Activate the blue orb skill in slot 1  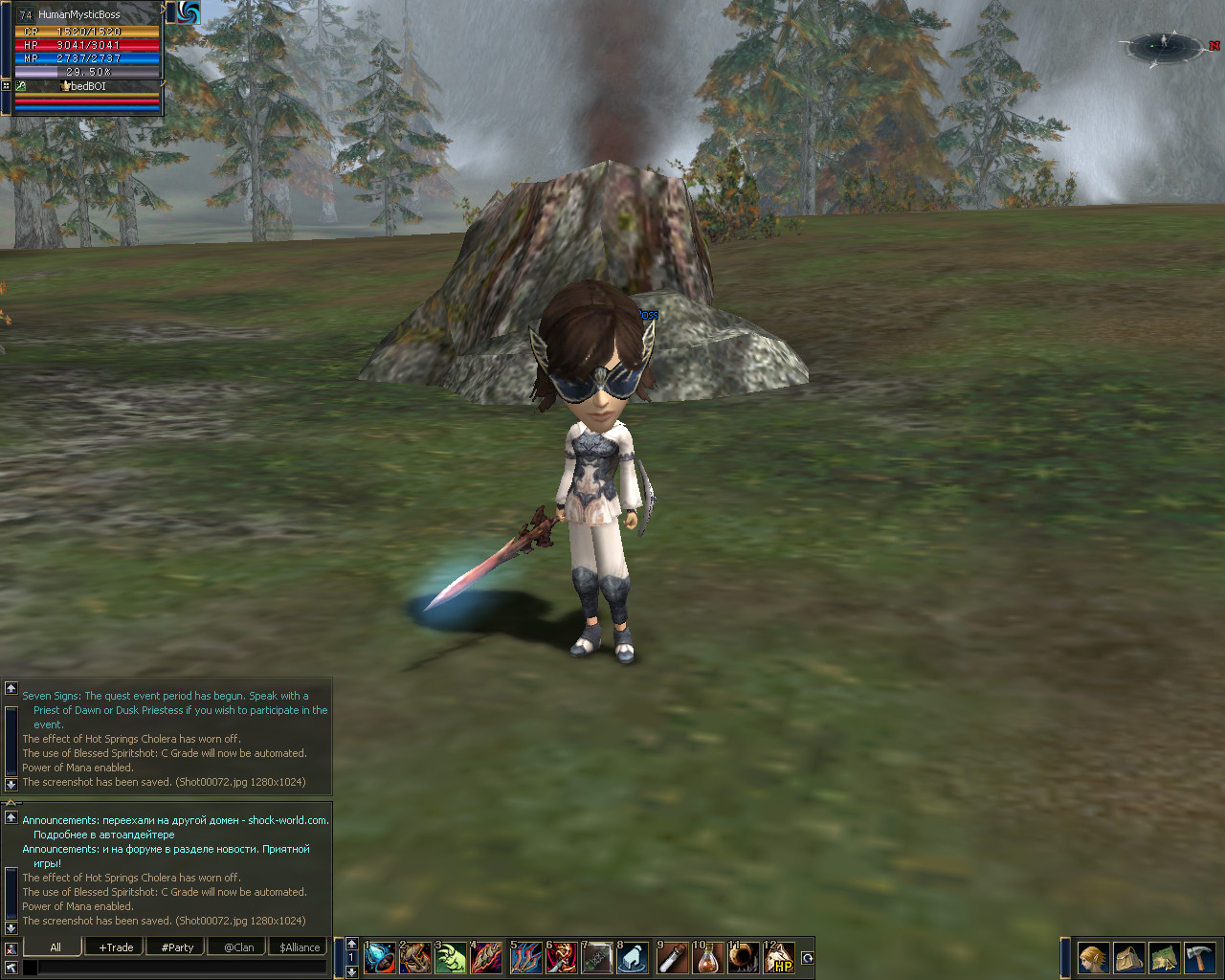pos(380,957)
